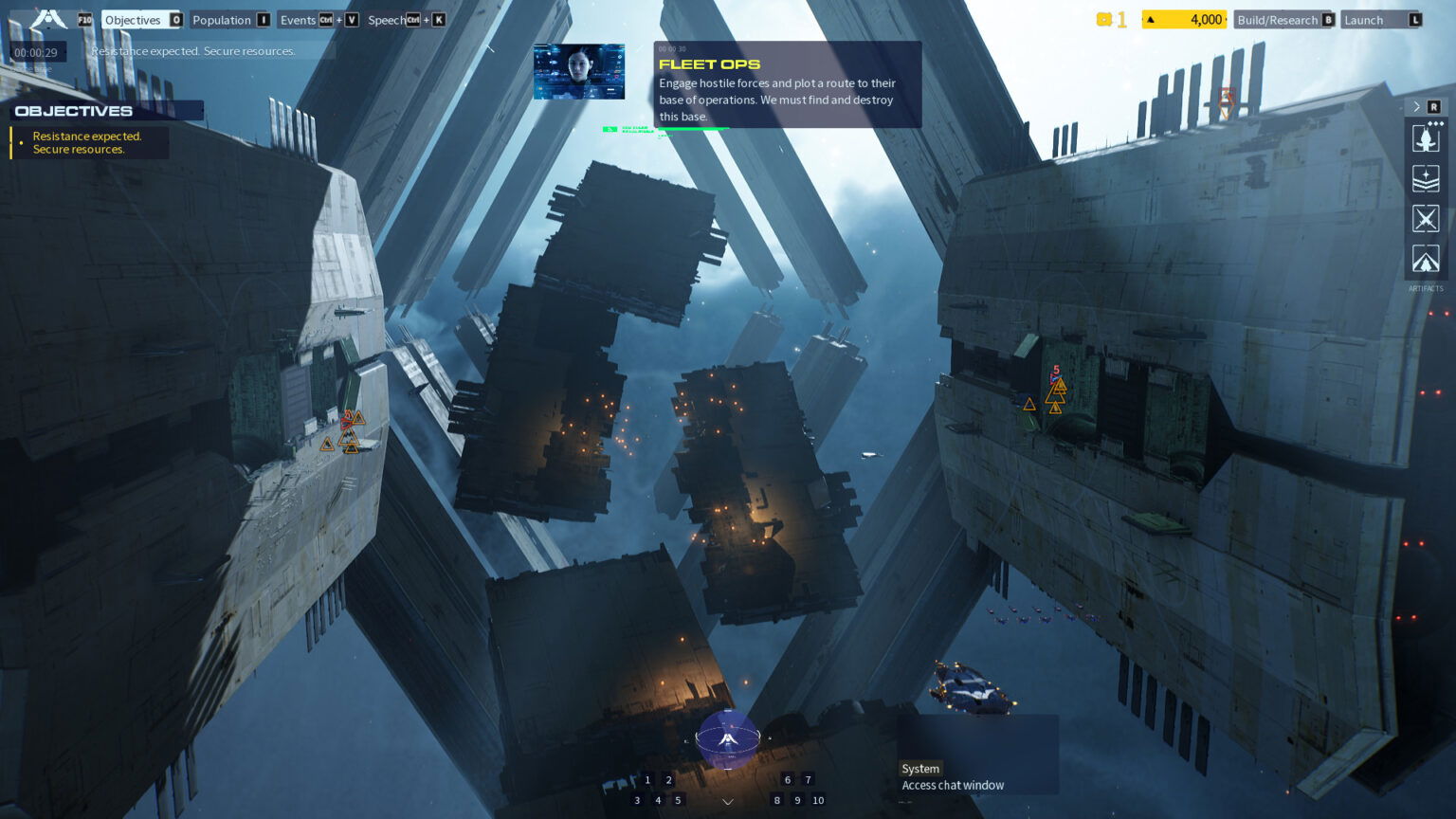
Task: Click the currency icon beside the 1 counter
Action: click(x=1105, y=18)
